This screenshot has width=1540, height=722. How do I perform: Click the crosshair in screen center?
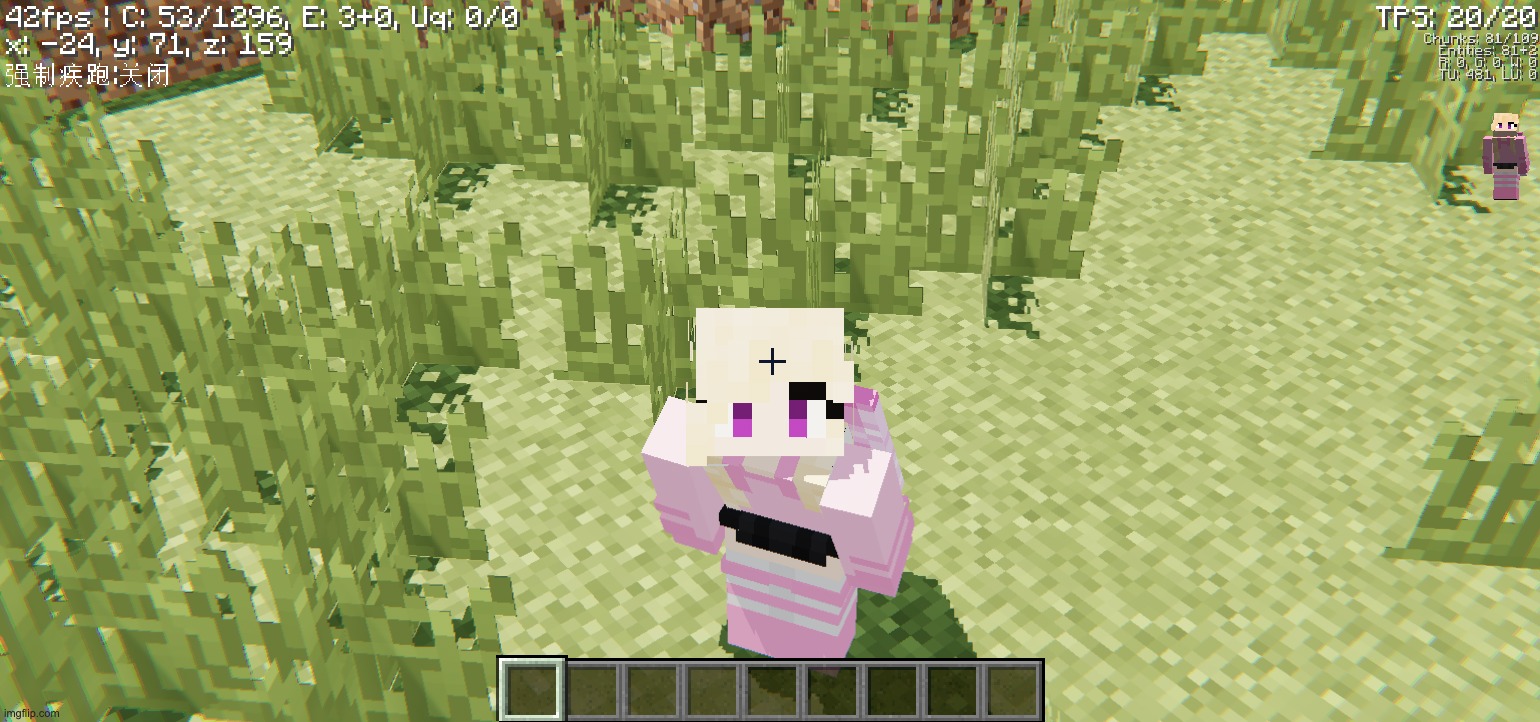pyautogui.click(x=770, y=360)
